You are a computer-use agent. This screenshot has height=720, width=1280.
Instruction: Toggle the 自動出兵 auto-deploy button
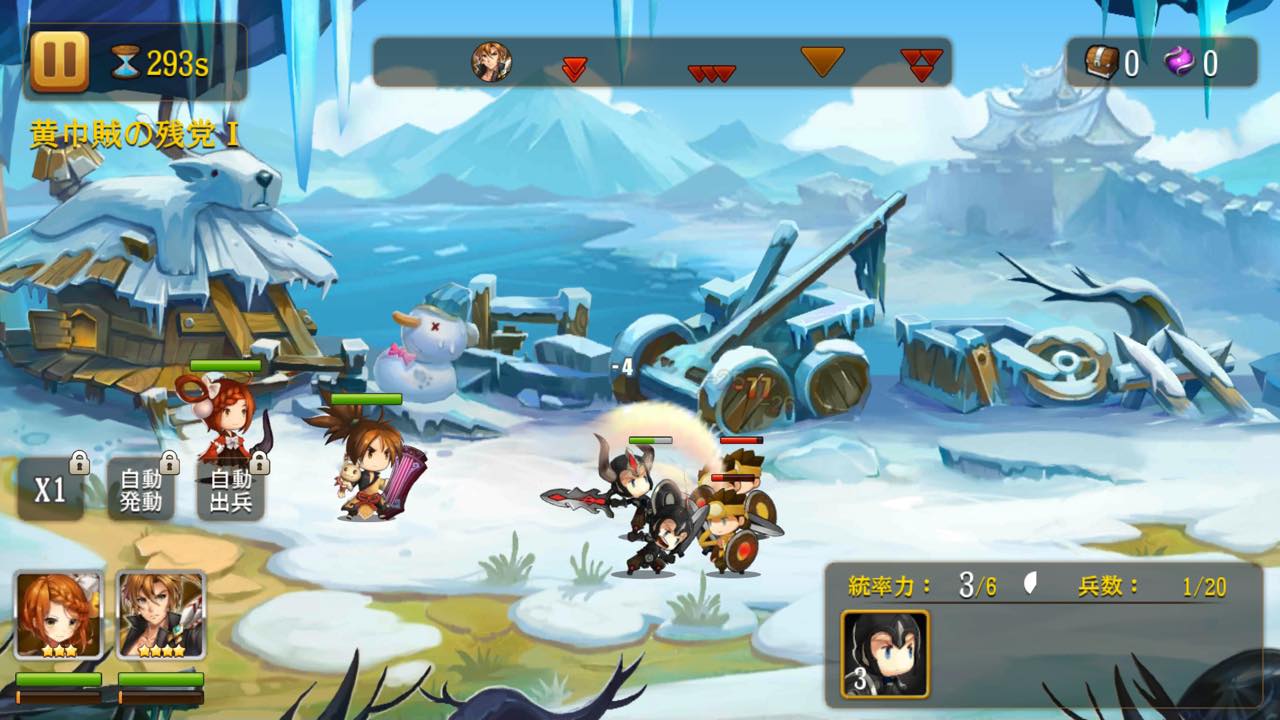click(x=231, y=490)
